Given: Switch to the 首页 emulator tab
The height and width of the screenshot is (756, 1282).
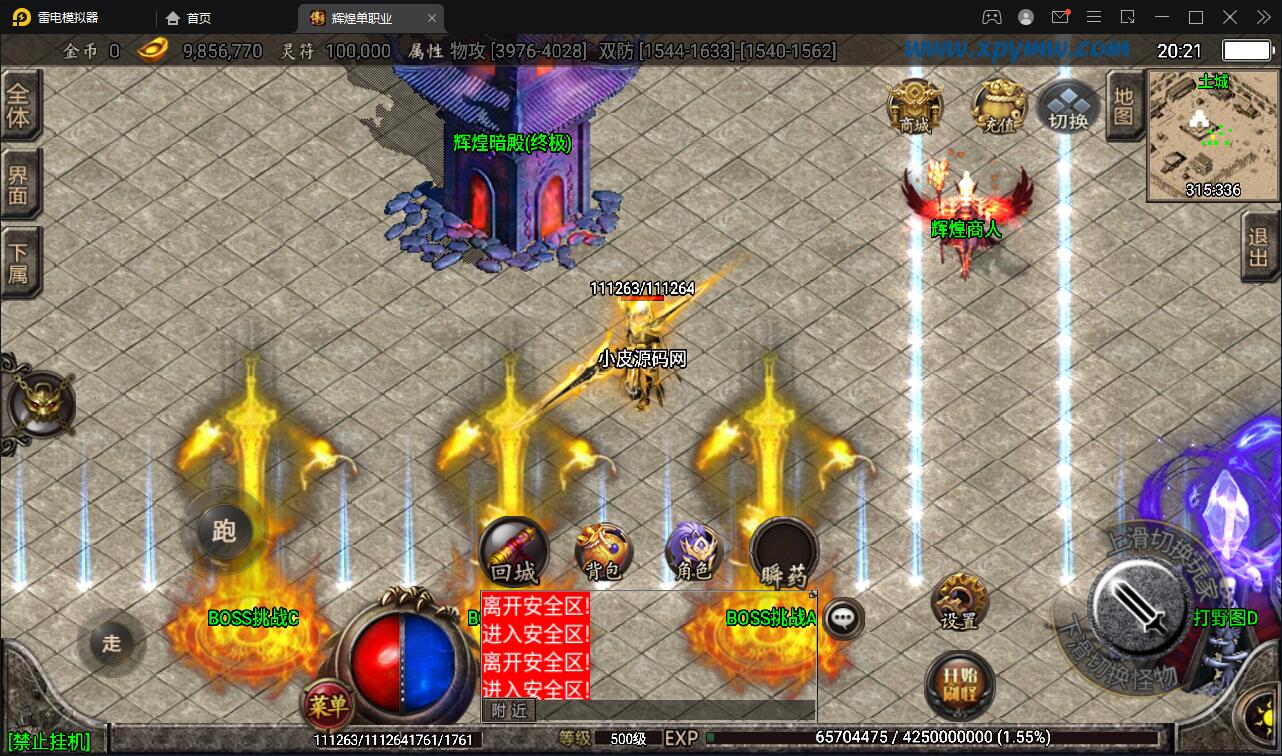Looking at the screenshot, I should tap(188, 17).
